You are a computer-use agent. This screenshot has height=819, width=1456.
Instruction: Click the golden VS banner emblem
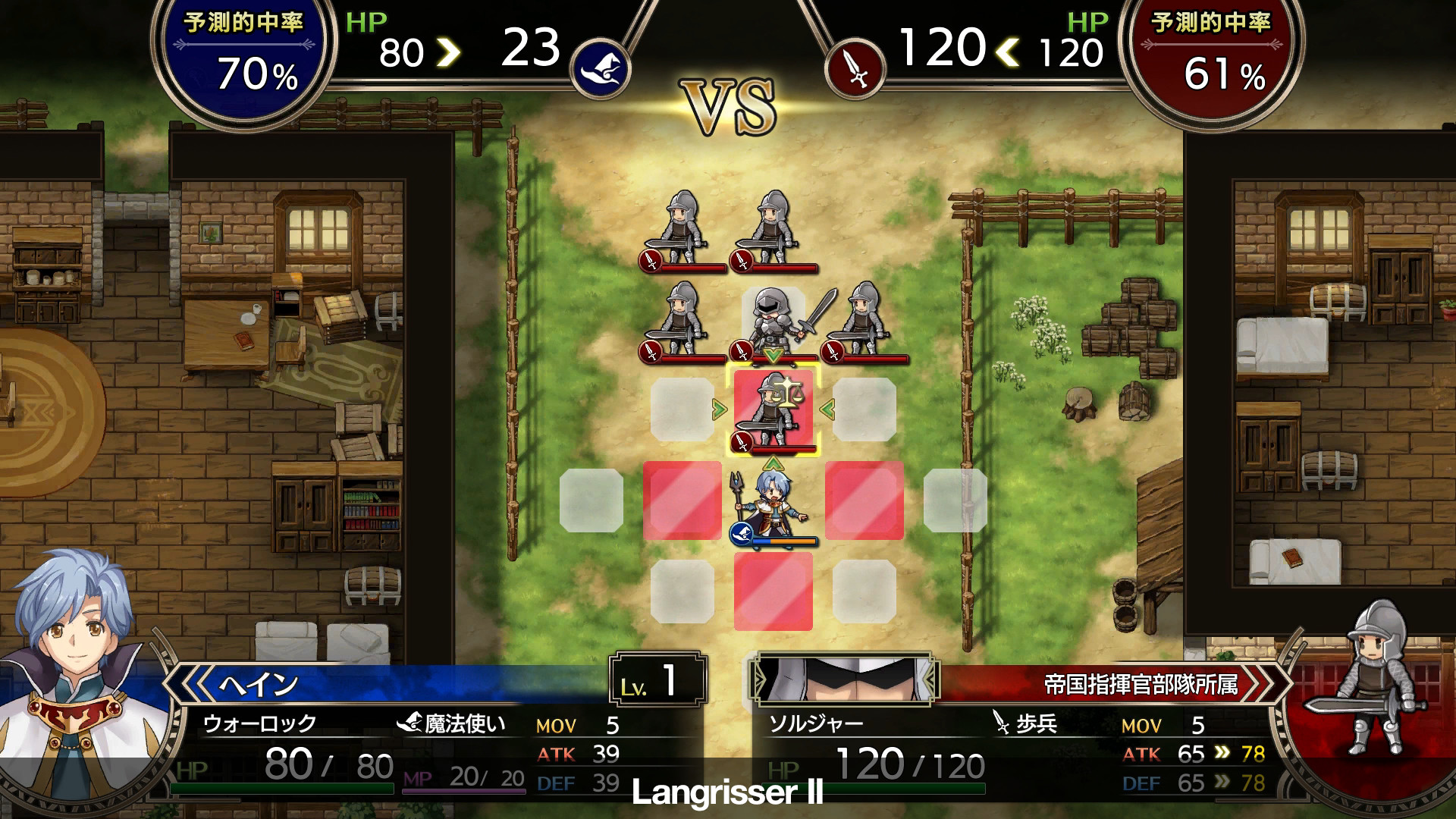(728, 106)
